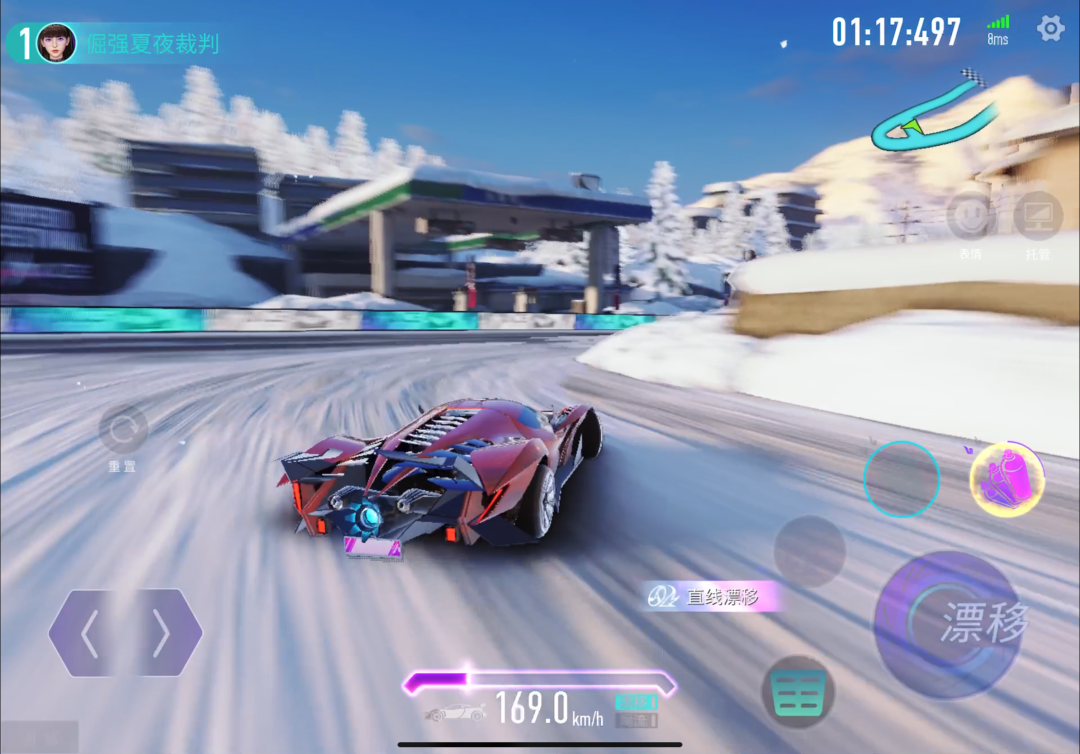This screenshot has width=1080, height=754.
Task: Hit the teal brake pedal button
Action: click(798, 691)
